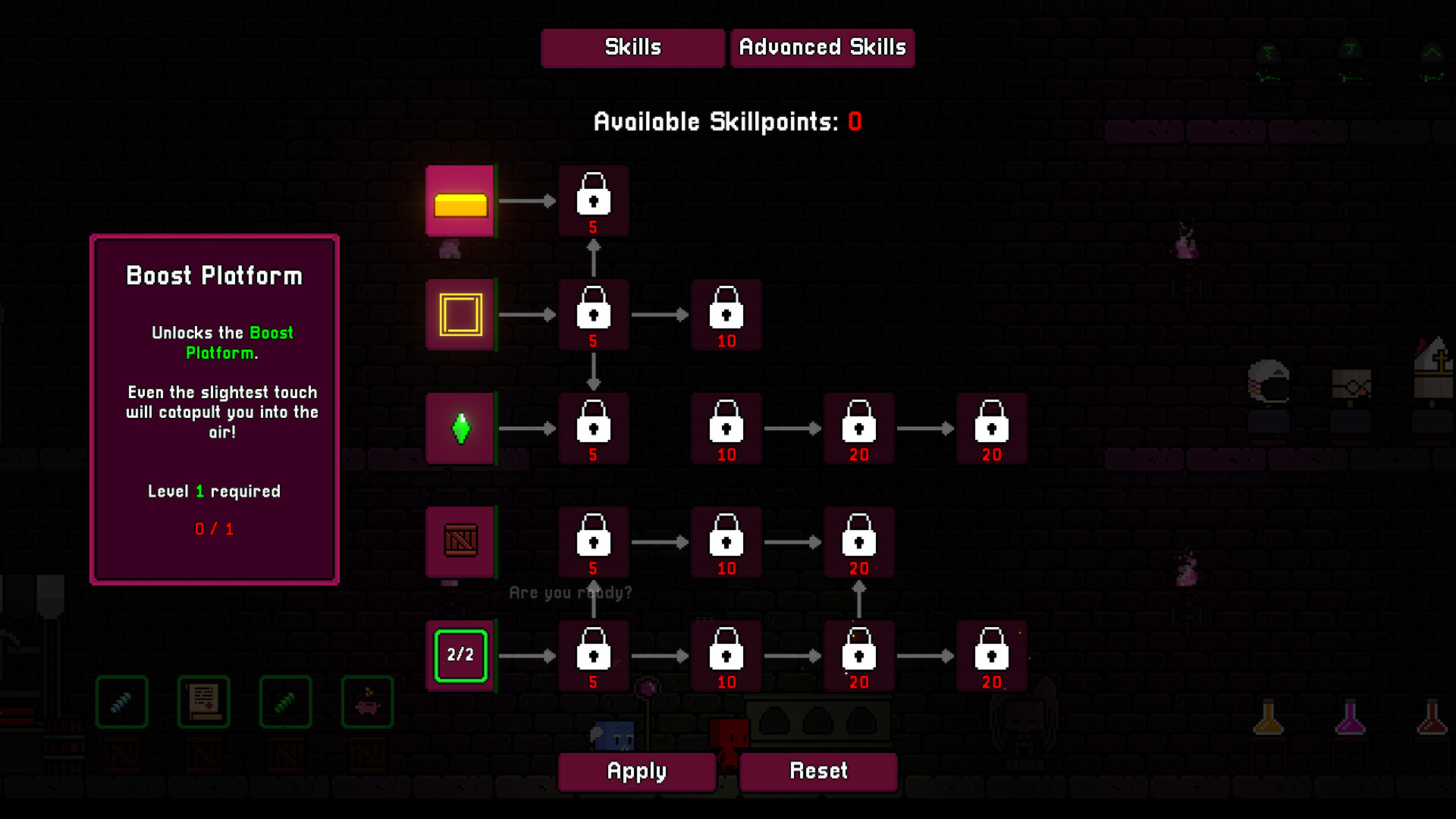Viewport: 1456px width, 819px height.
Task: Click the 2/2 checkpoint skill icon
Action: point(460,656)
